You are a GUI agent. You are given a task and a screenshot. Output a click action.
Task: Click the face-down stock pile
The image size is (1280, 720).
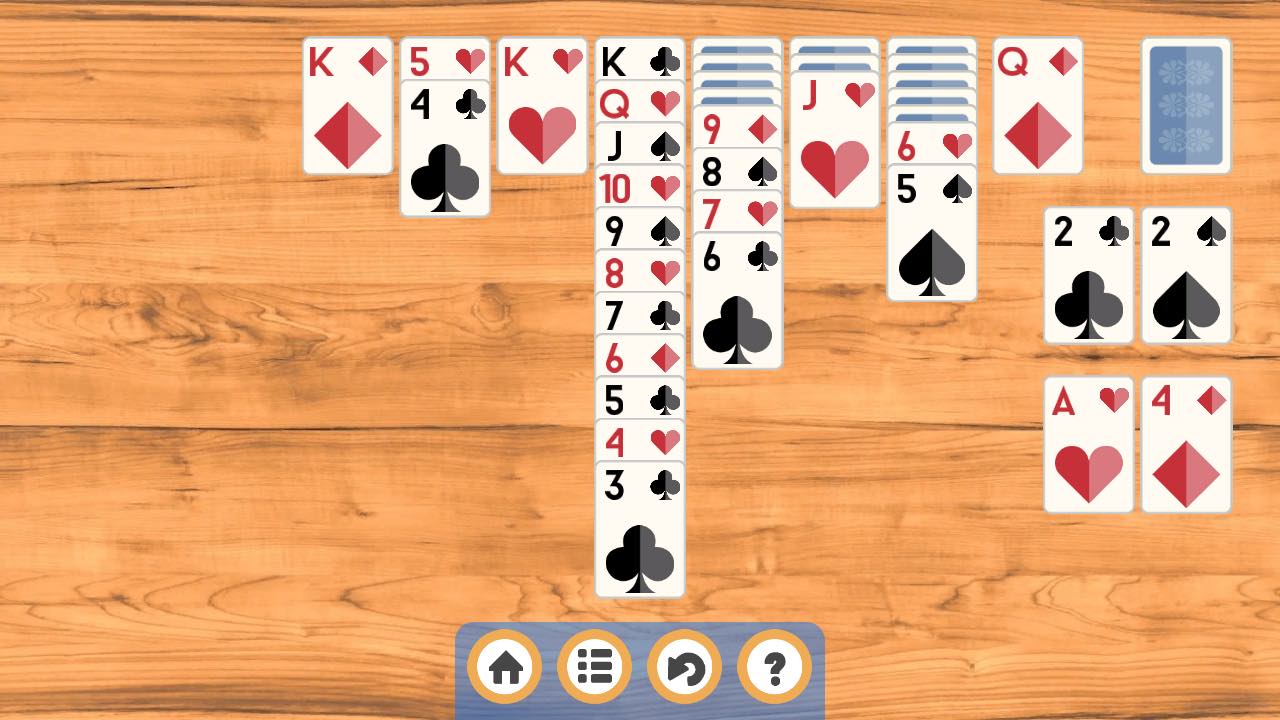coord(1186,105)
